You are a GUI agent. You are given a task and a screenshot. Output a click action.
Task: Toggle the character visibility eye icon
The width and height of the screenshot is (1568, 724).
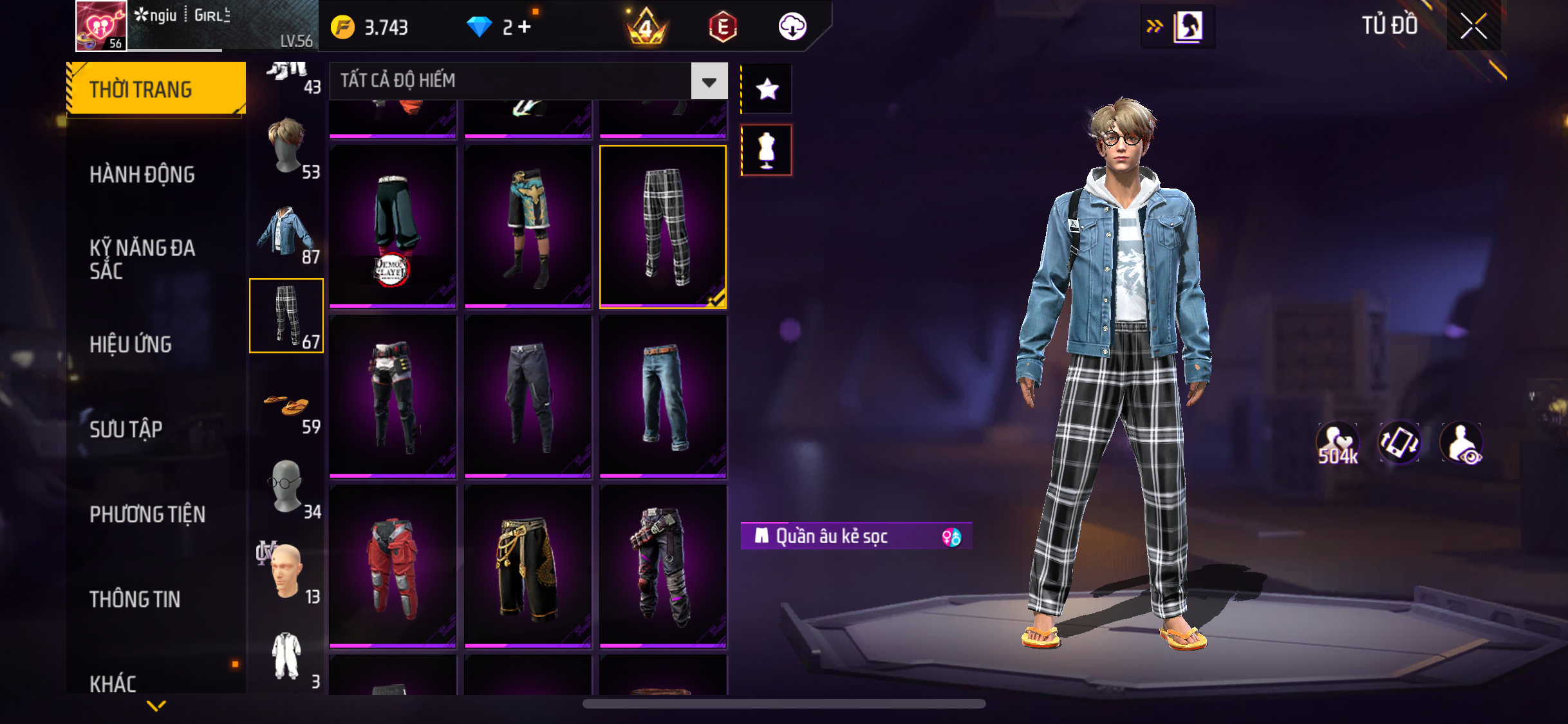click(1462, 443)
